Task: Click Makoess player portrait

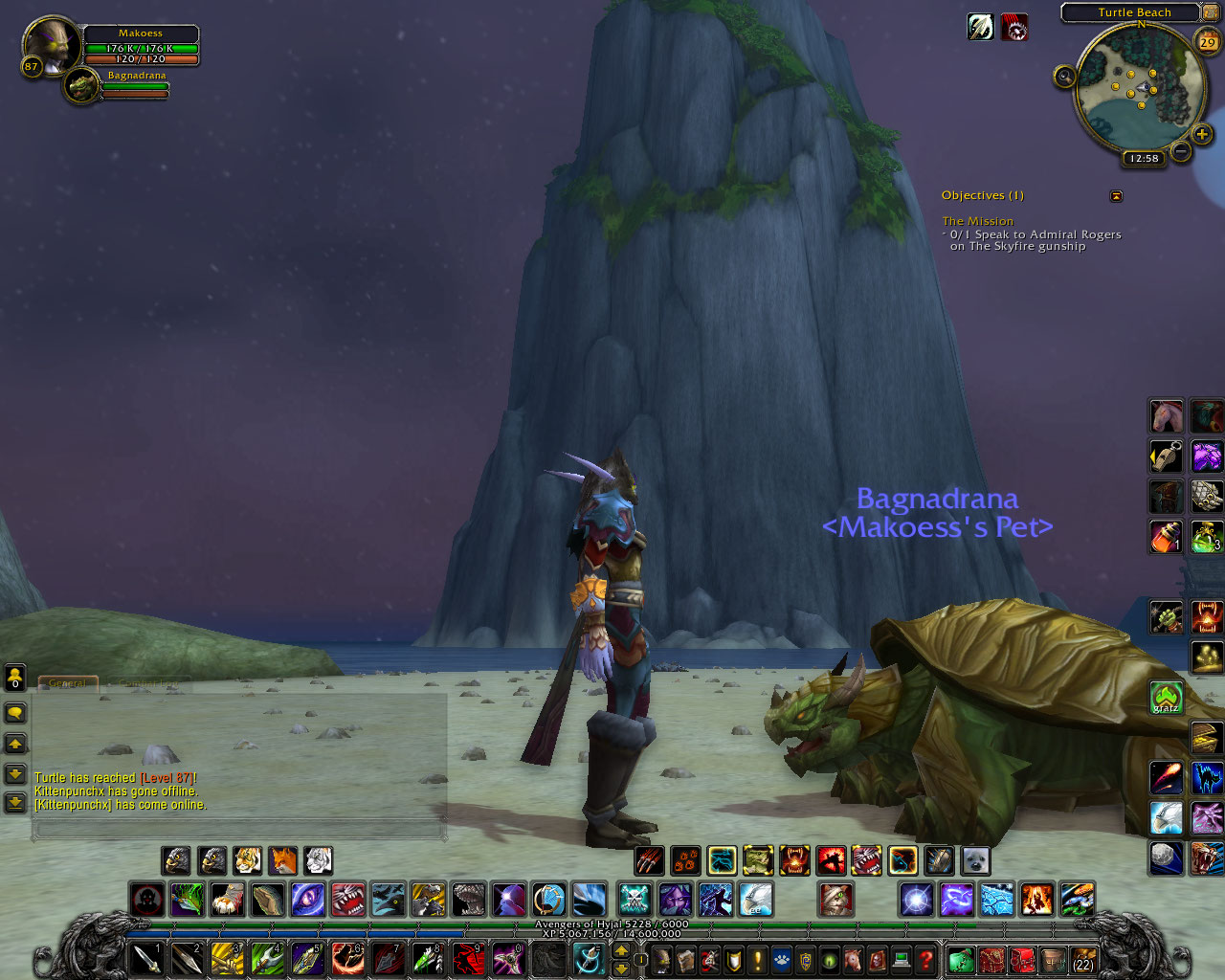Action: pyautogui.click(x=51, y=44)
